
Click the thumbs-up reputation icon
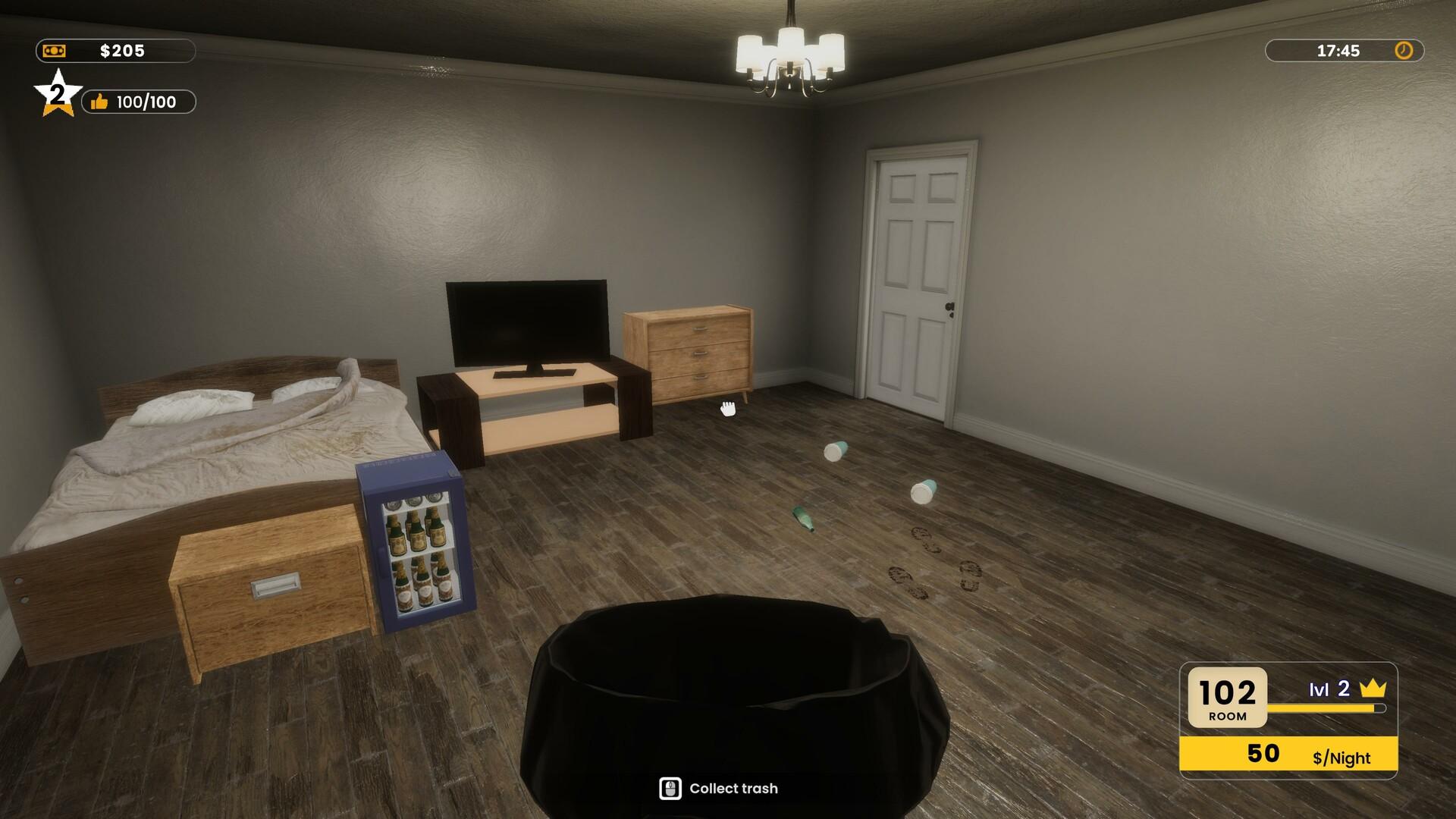pyautogui.click(x=99, y=101)
